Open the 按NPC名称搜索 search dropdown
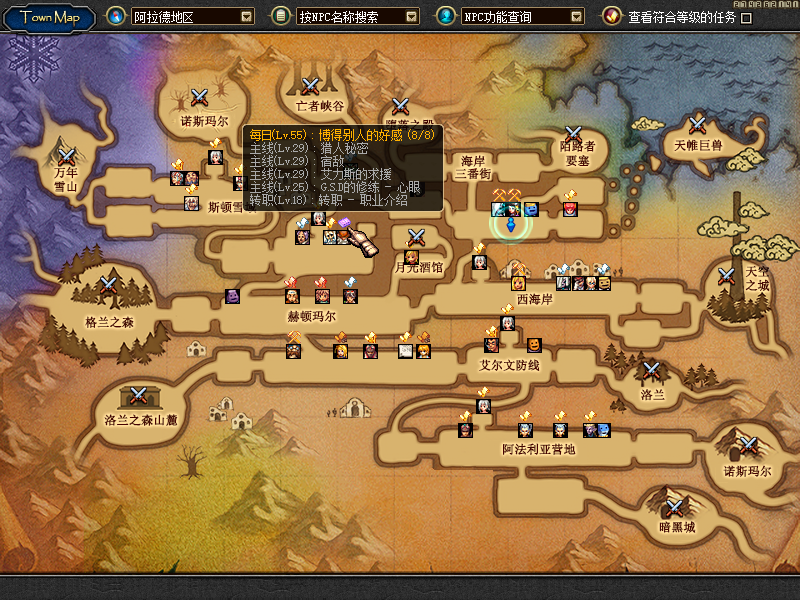Screen dimensions: 800x600 pos(412,17)
